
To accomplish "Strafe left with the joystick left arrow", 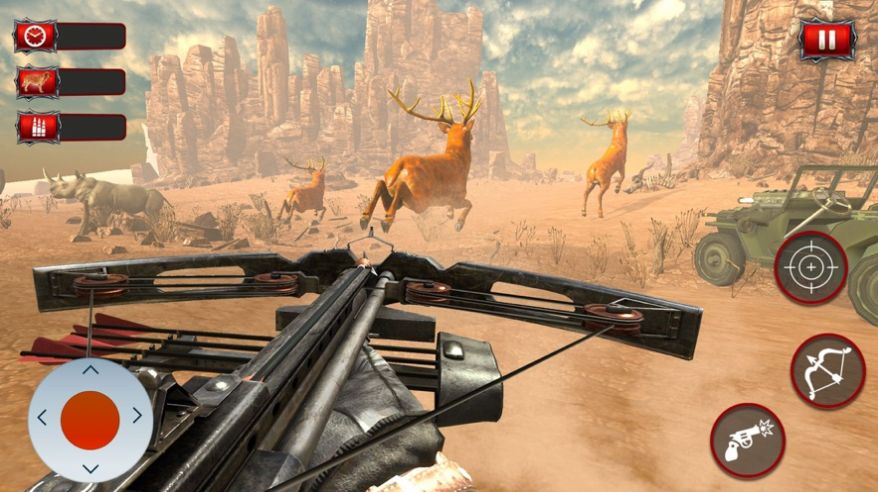I will [42, 418].
